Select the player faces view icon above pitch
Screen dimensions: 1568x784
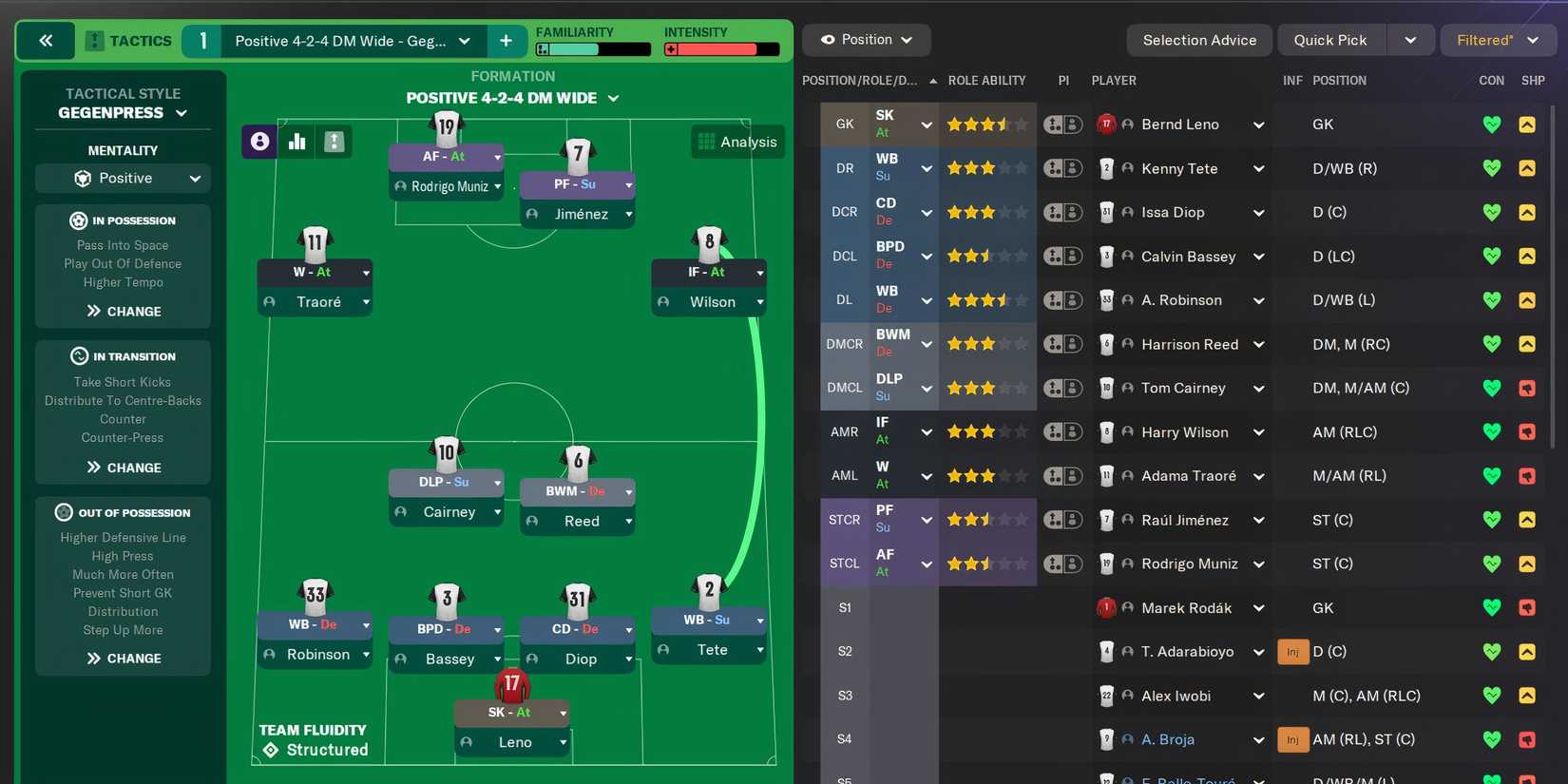coord(258,141)
